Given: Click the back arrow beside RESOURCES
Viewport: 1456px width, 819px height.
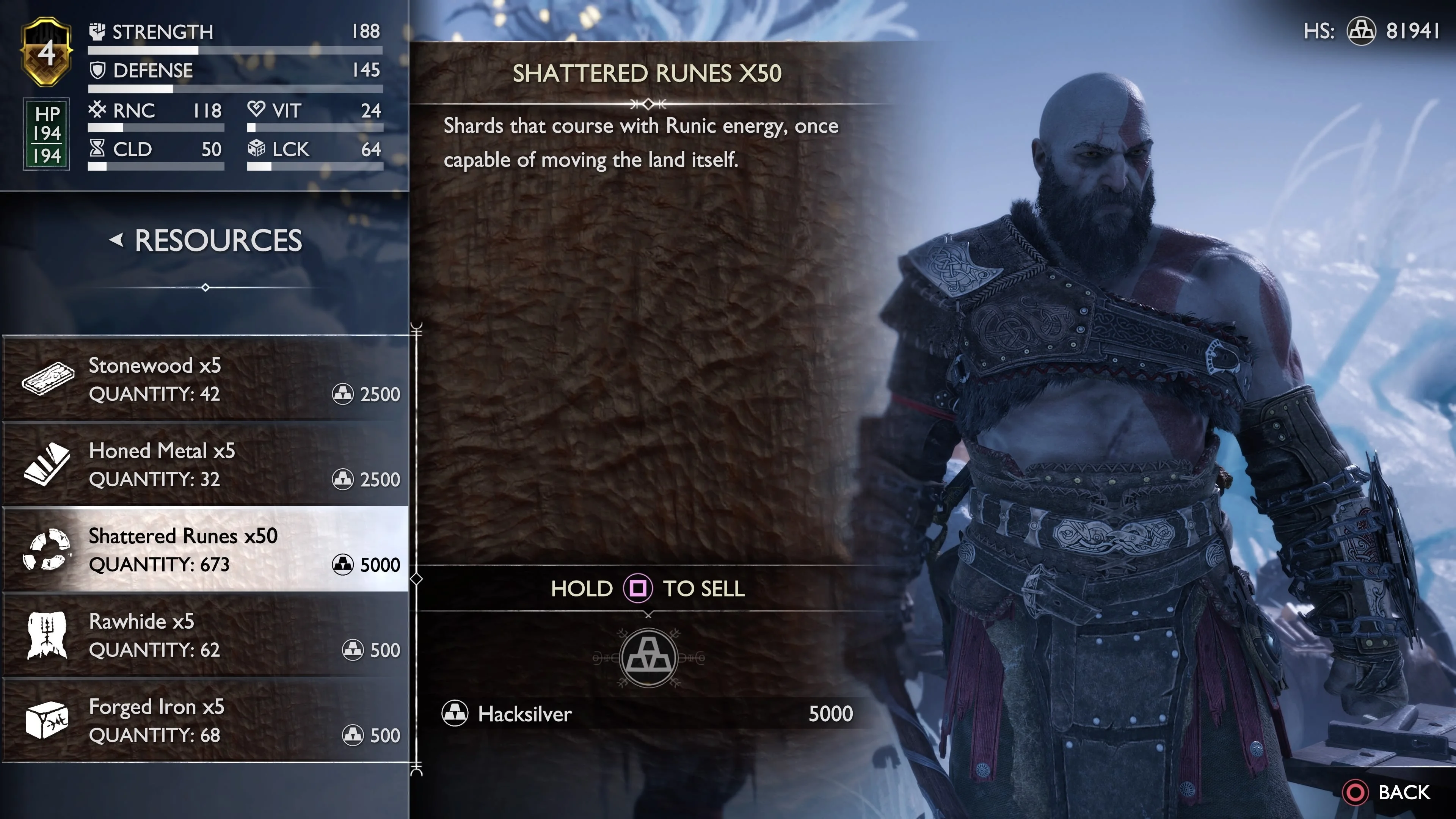Looking at the screenshot, I should click(x=116, y=240).
